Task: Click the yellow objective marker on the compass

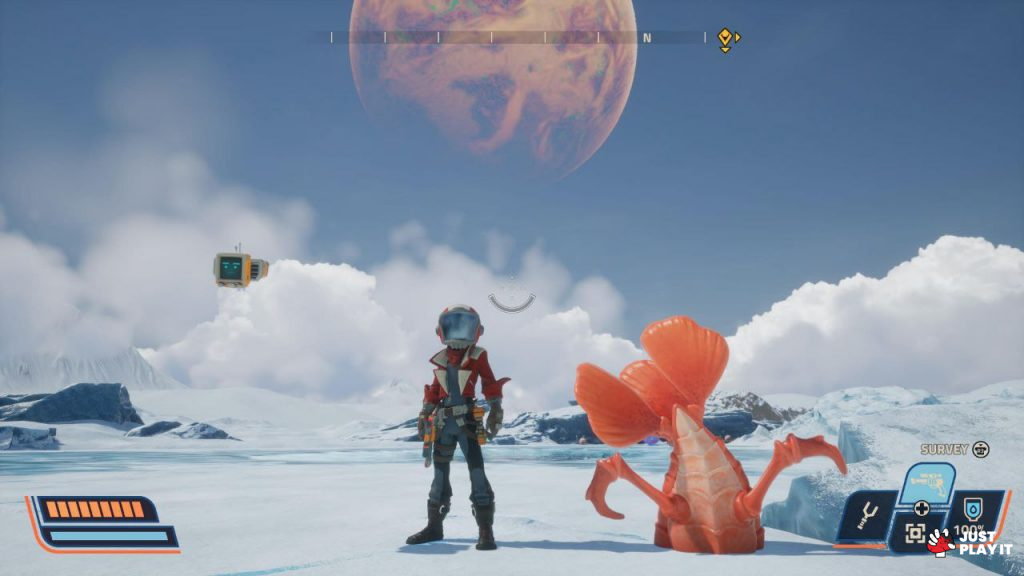Action: 725,38
